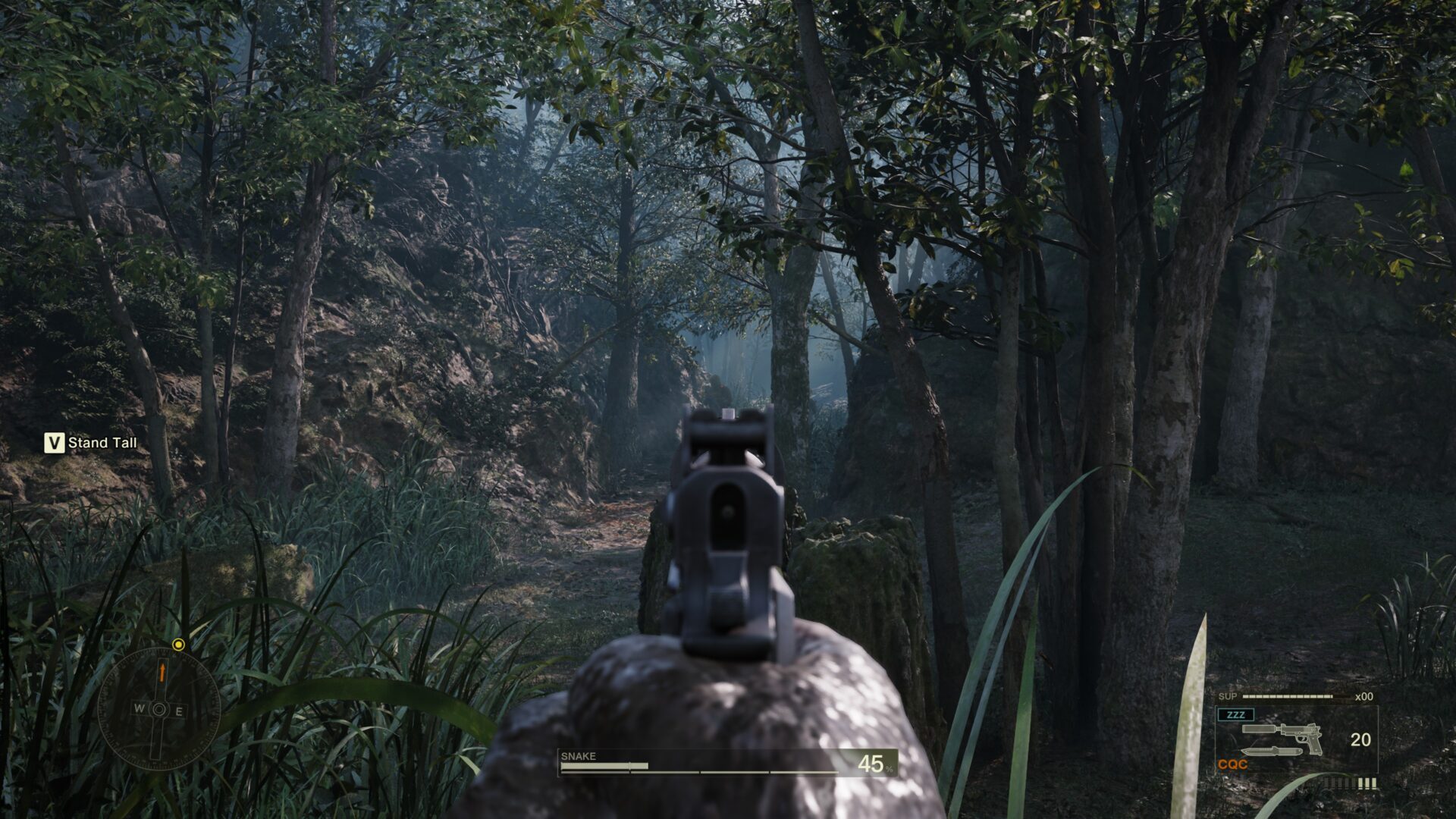Viewport: 1456px width, 819px height.
Task: Click the compass in the corner
Action: click(159, 710)
